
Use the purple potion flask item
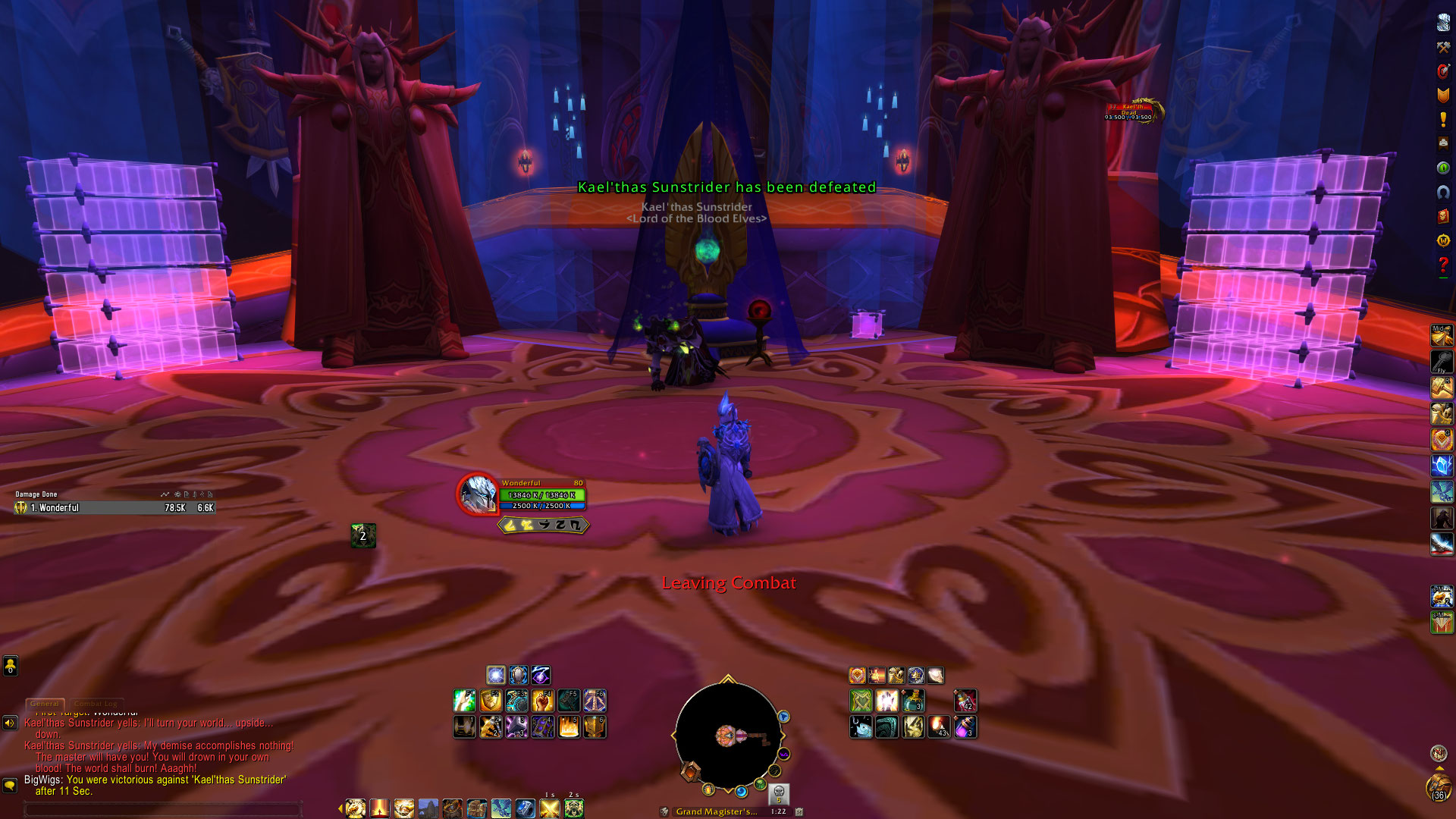[965, 727]
